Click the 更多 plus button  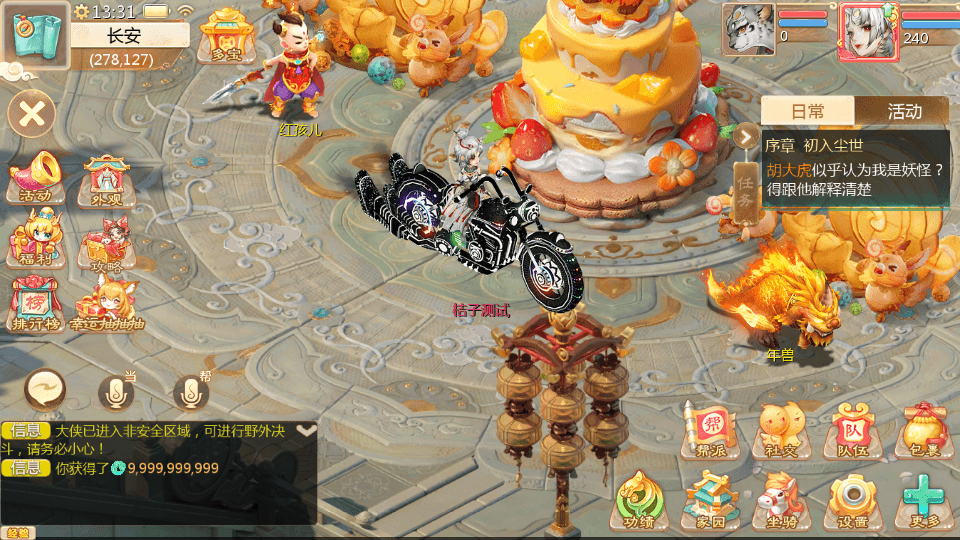(x=922, y=498)
